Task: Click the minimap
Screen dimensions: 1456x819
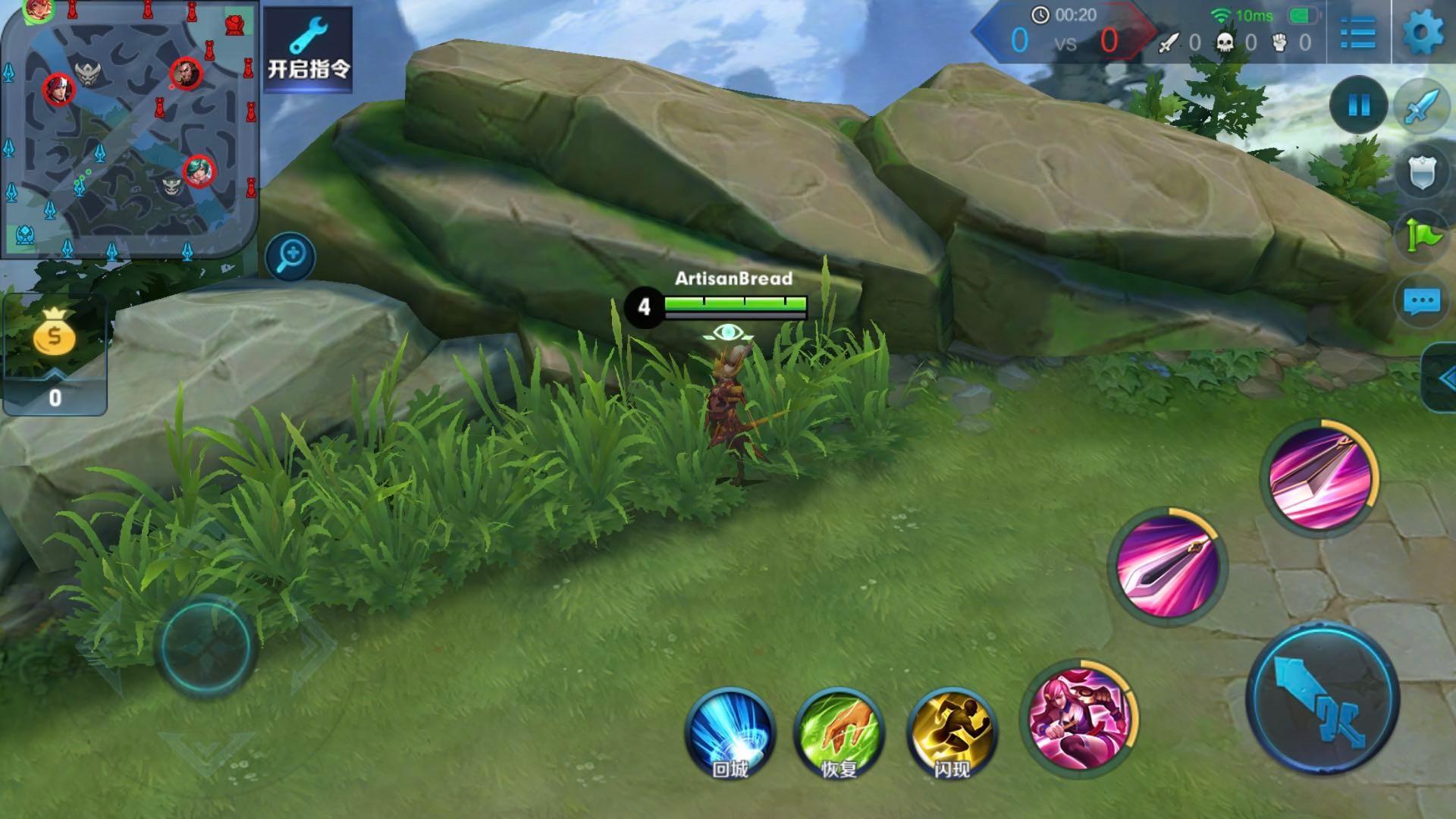Action: point(129,129)
